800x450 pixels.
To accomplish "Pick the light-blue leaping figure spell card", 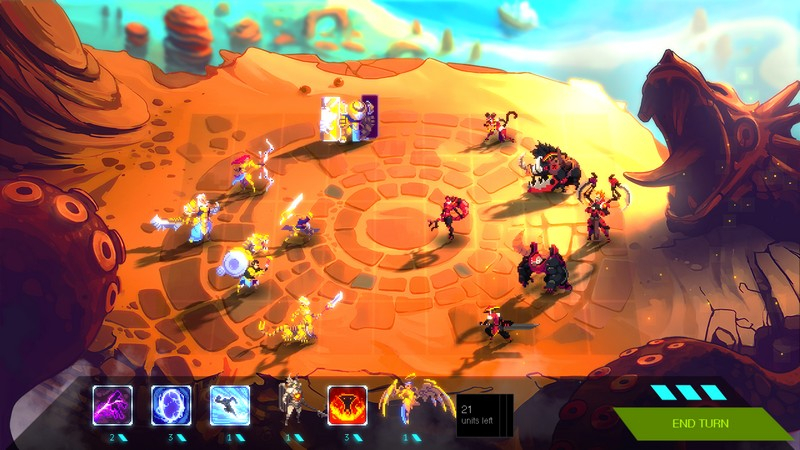I will click(230, 405).
